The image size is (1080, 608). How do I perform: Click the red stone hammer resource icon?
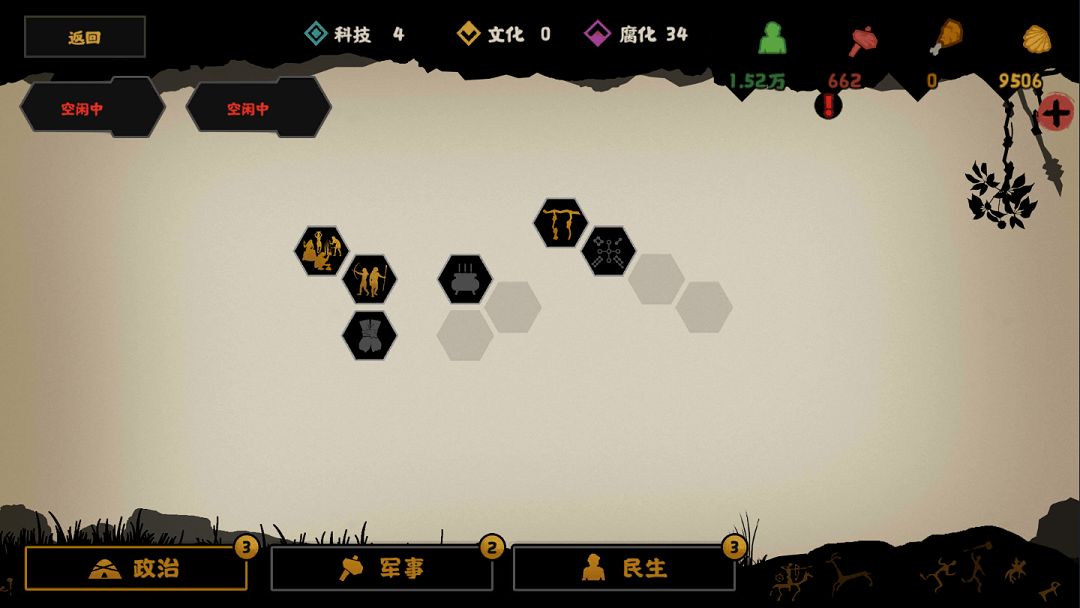click(862, 40)
